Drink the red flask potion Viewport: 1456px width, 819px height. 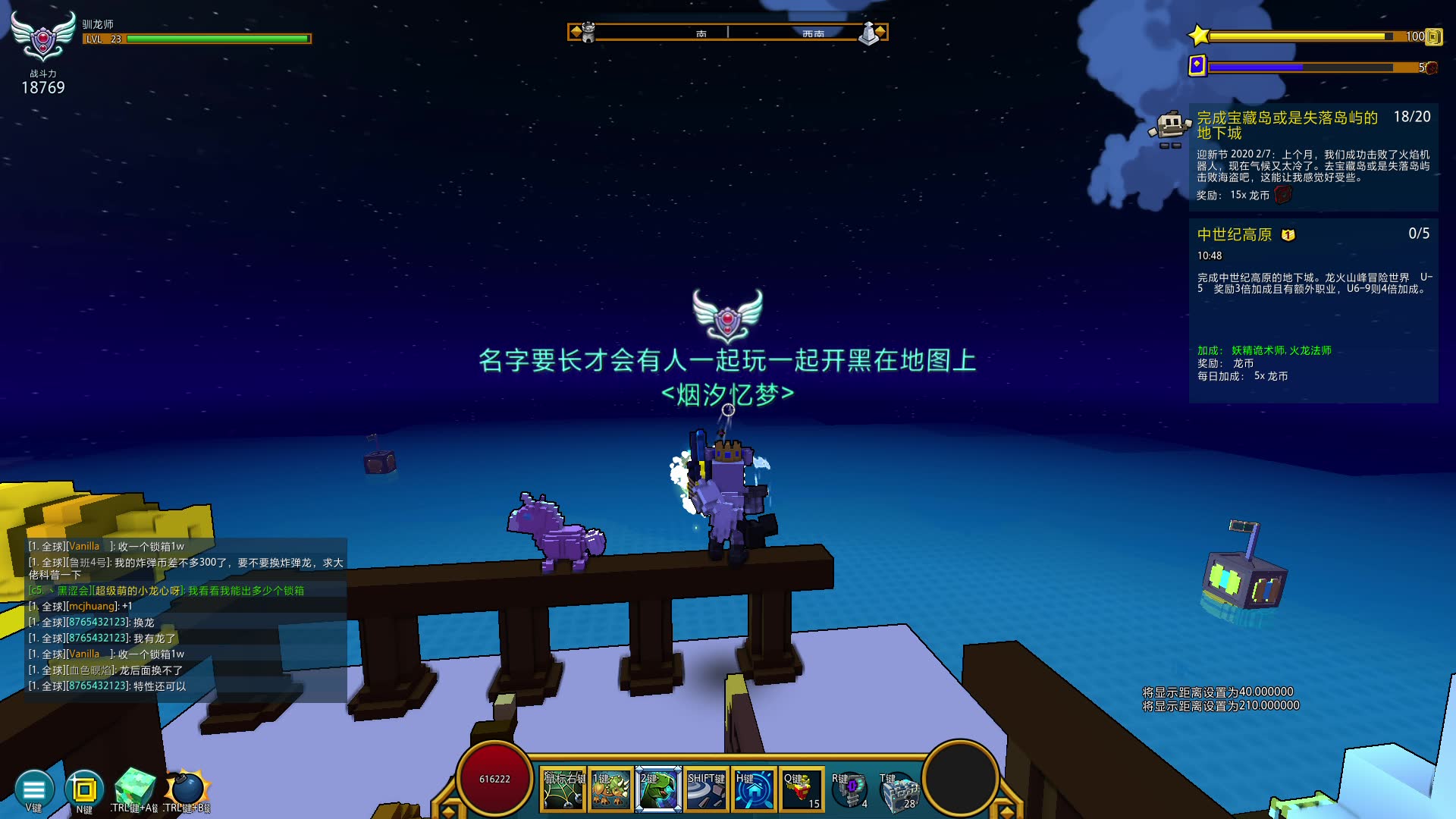pyautogui.click(x=802, y=789)
